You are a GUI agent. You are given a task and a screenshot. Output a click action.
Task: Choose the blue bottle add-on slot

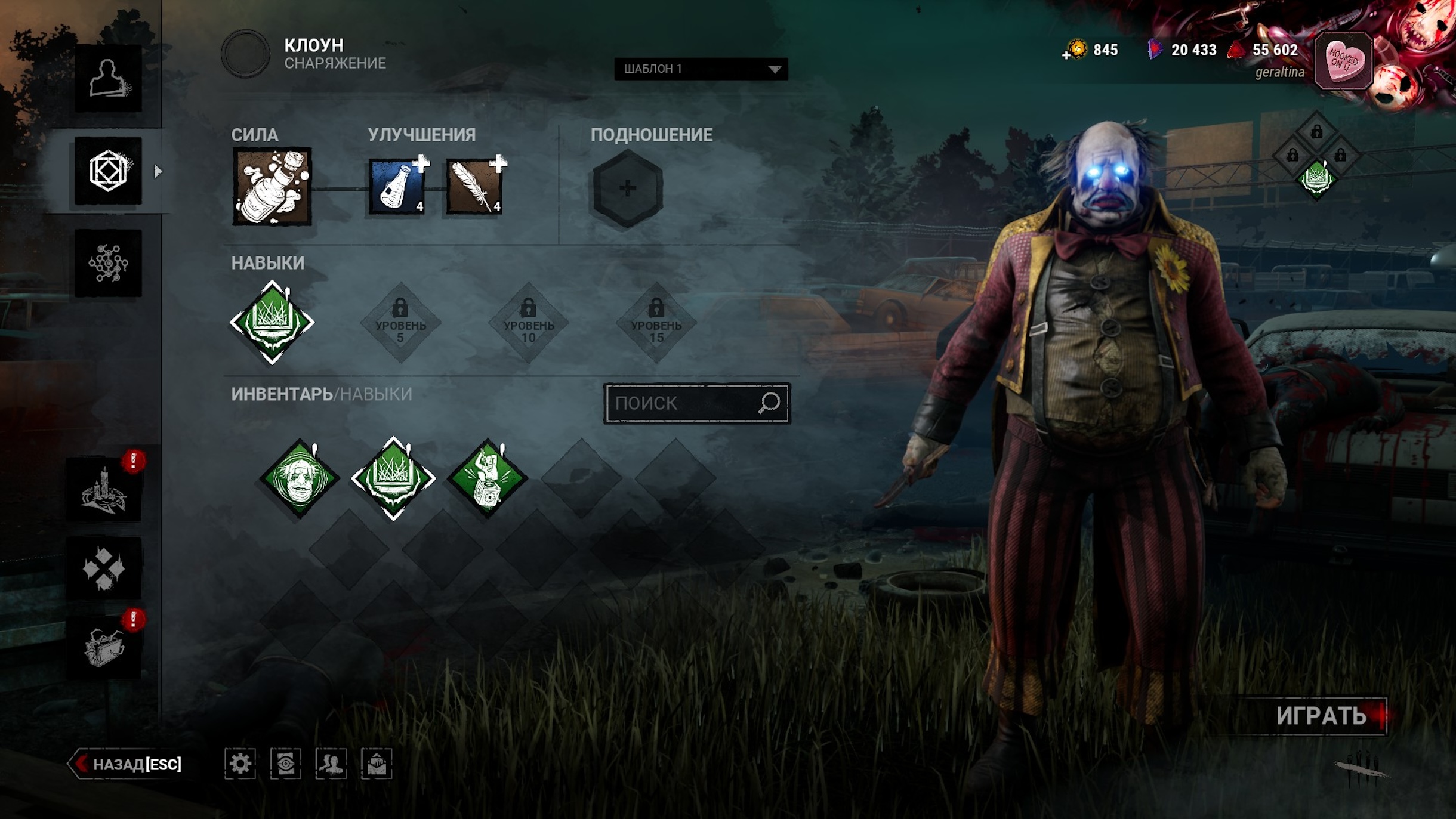tap(397, 187)
